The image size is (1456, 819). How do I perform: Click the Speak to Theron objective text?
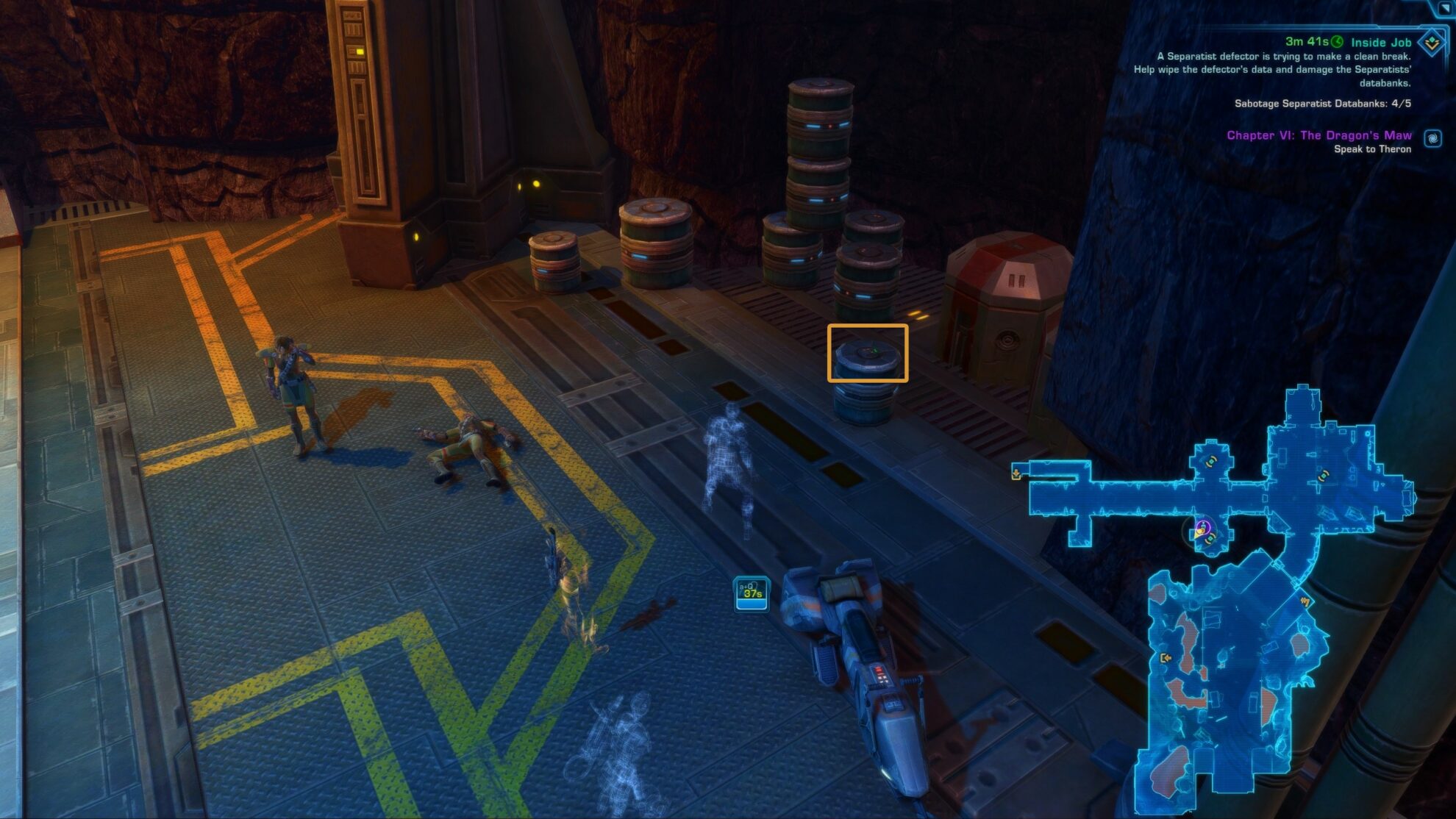1373,149
